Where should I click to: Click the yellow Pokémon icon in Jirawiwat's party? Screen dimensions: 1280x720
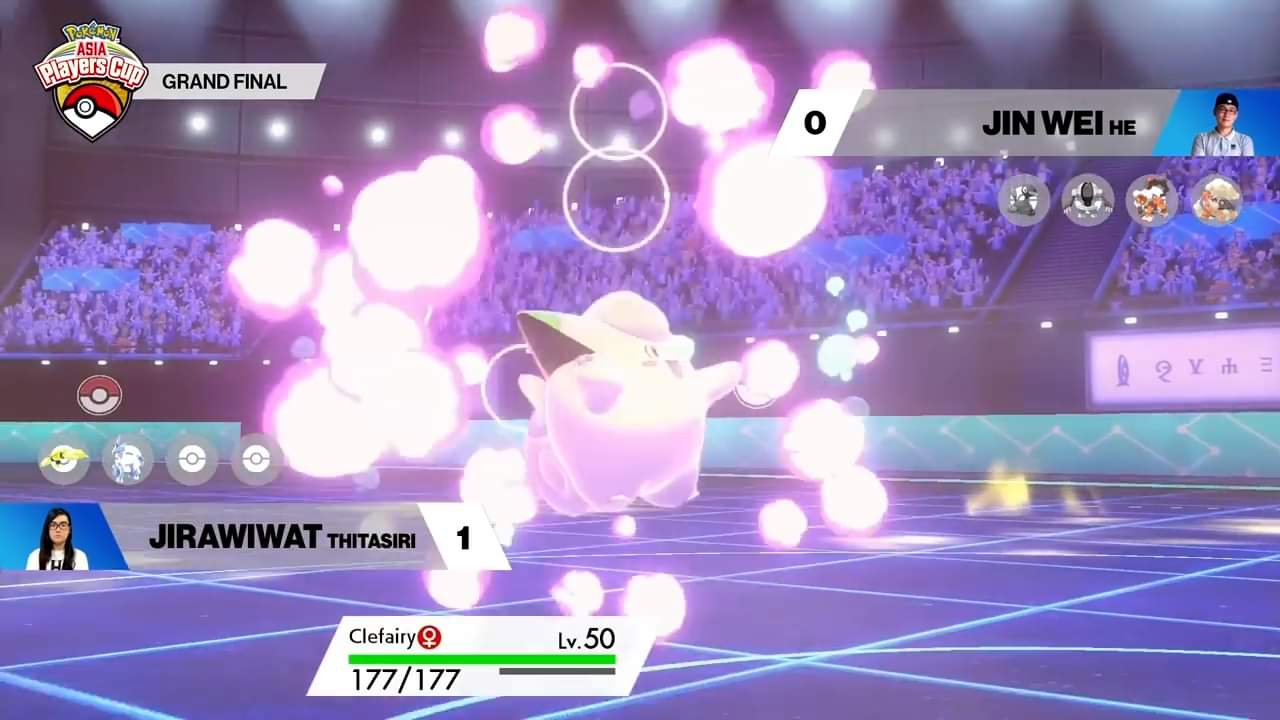[63, 459]
